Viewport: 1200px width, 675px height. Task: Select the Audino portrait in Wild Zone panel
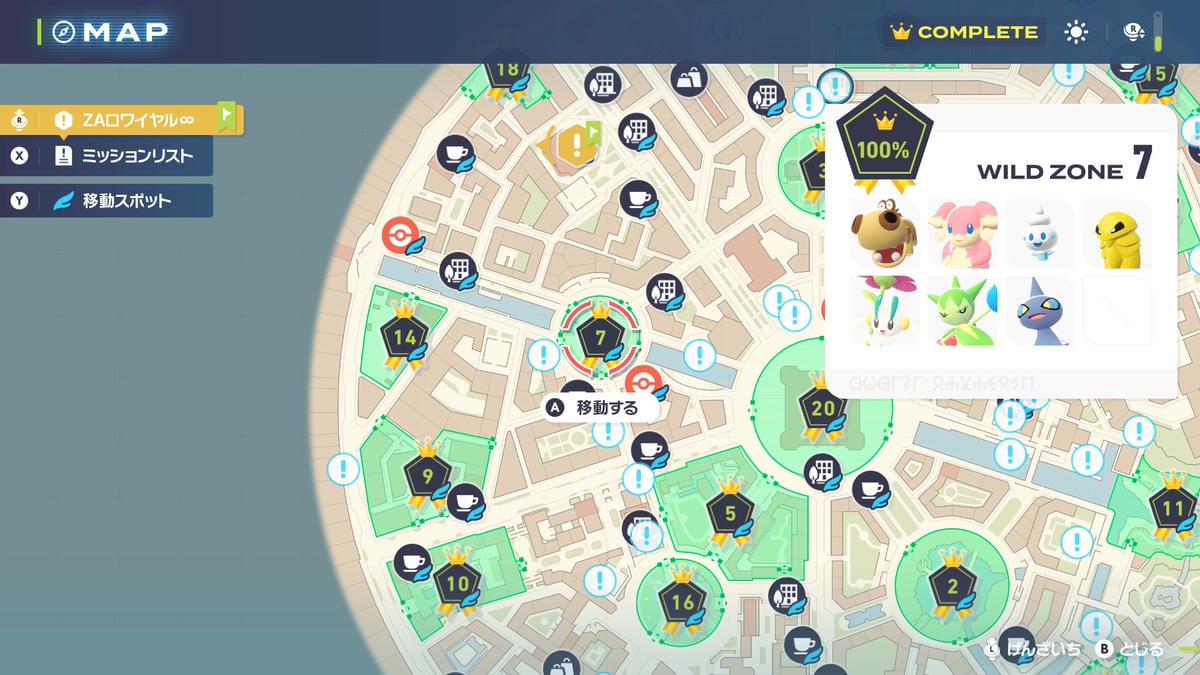click(963, 234)
